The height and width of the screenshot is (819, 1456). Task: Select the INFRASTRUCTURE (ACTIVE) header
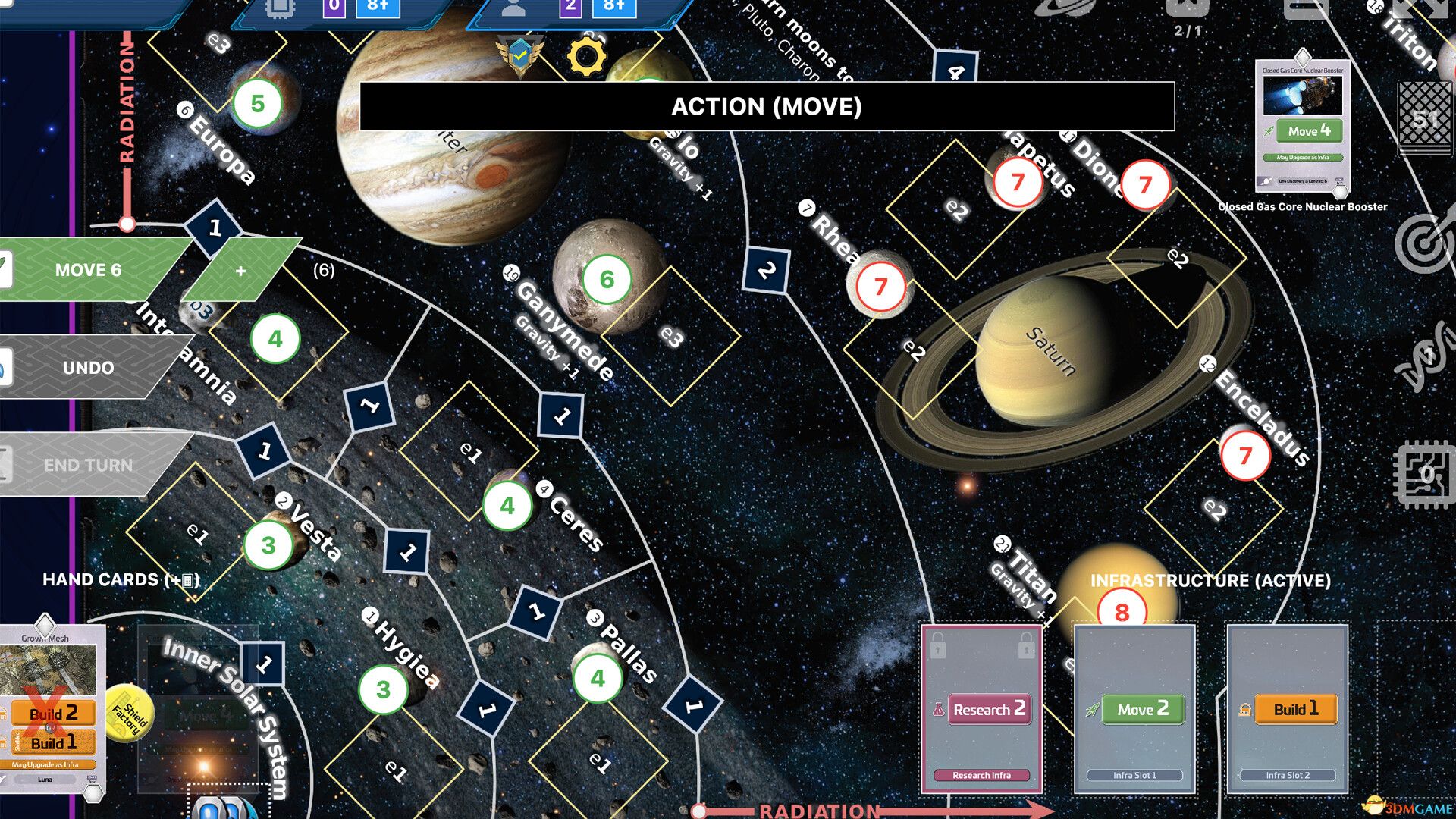point(1211,582)
